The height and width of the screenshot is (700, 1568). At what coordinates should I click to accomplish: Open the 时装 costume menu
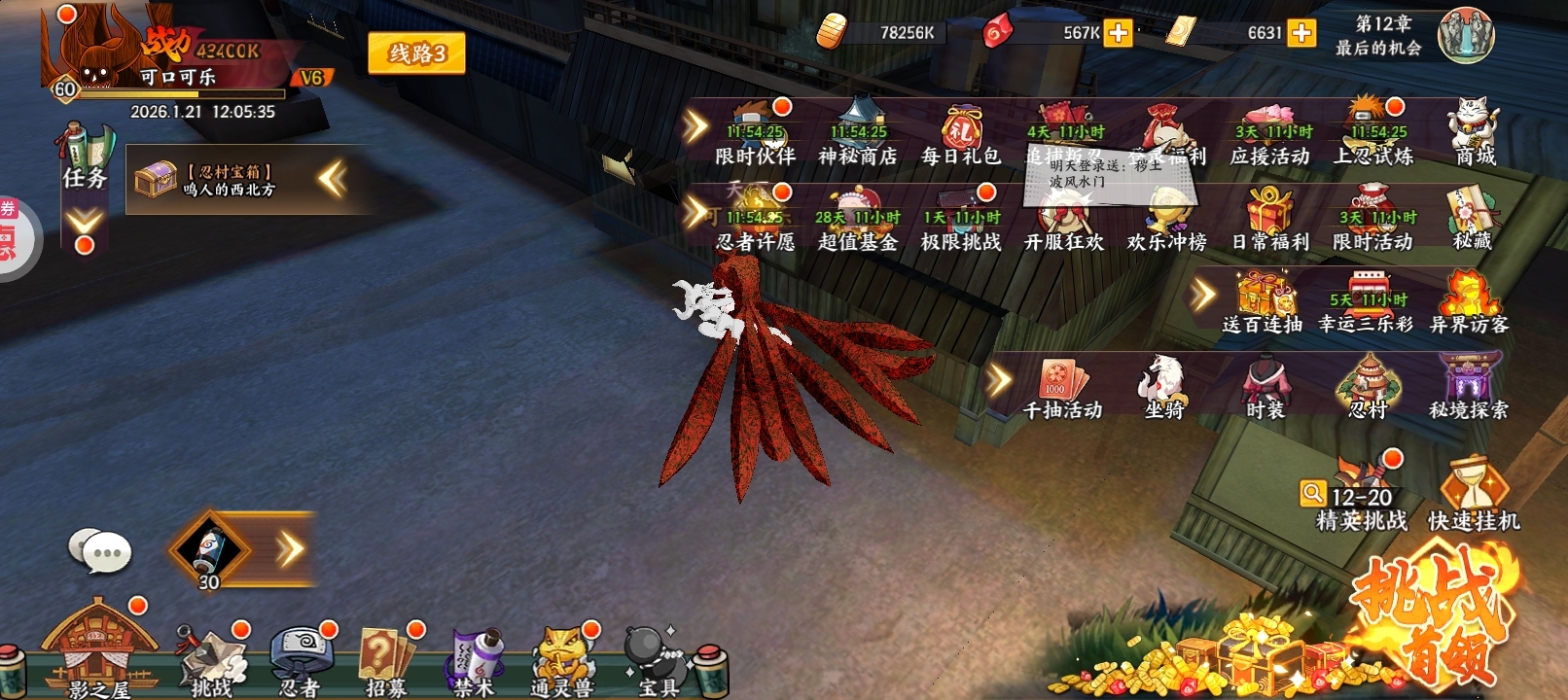pyautogui.click(x=1265, y=387)
